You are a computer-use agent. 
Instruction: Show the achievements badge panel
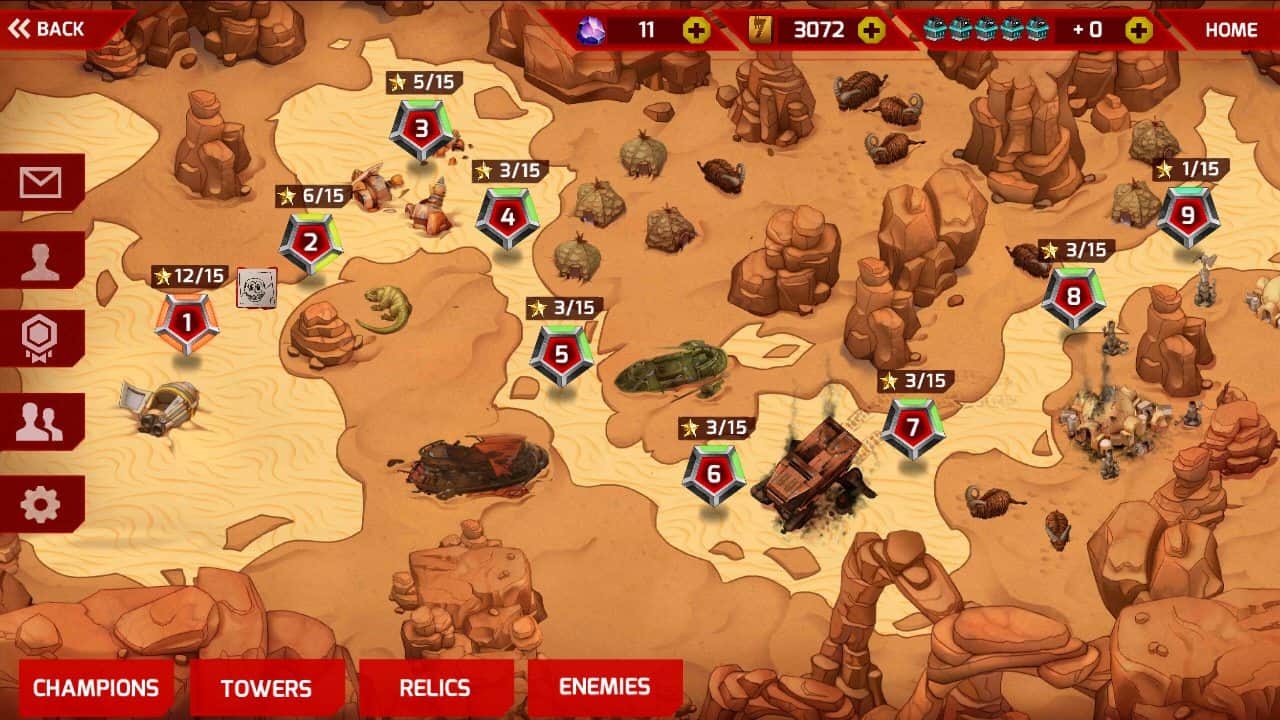pos(40,339)
